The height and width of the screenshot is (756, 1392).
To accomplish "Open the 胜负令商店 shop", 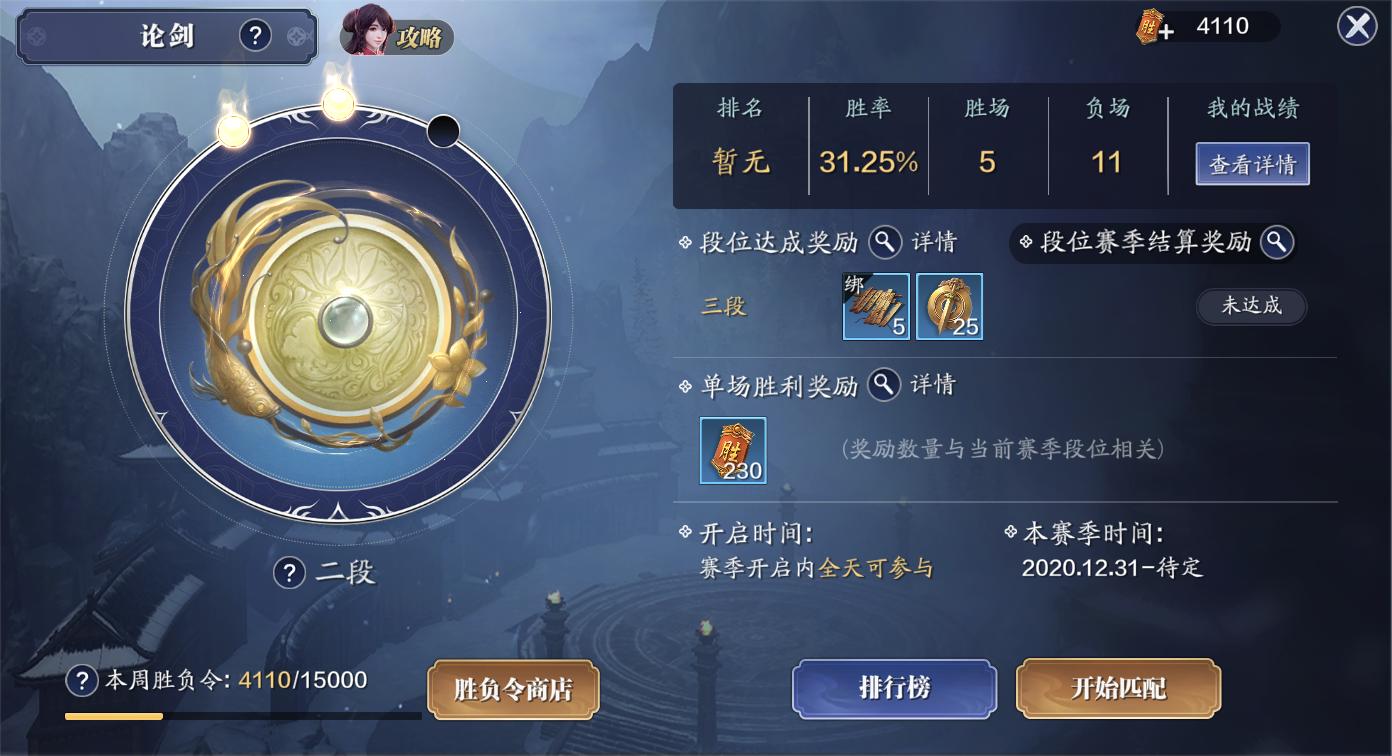I will pos(513,689).
